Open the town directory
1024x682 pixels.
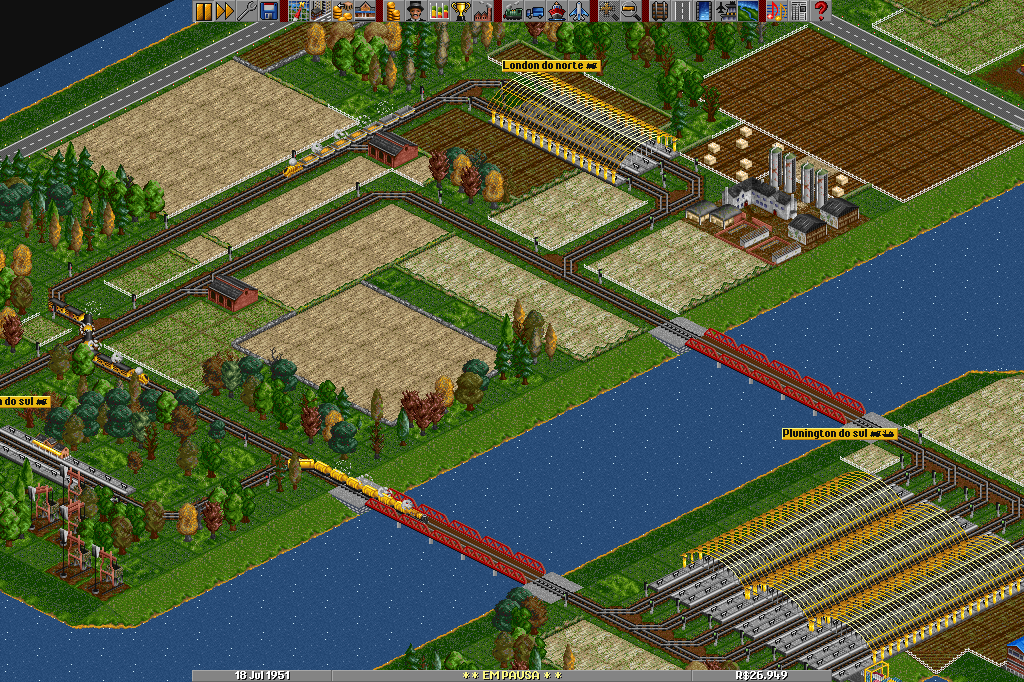click(x=320, y=11)
